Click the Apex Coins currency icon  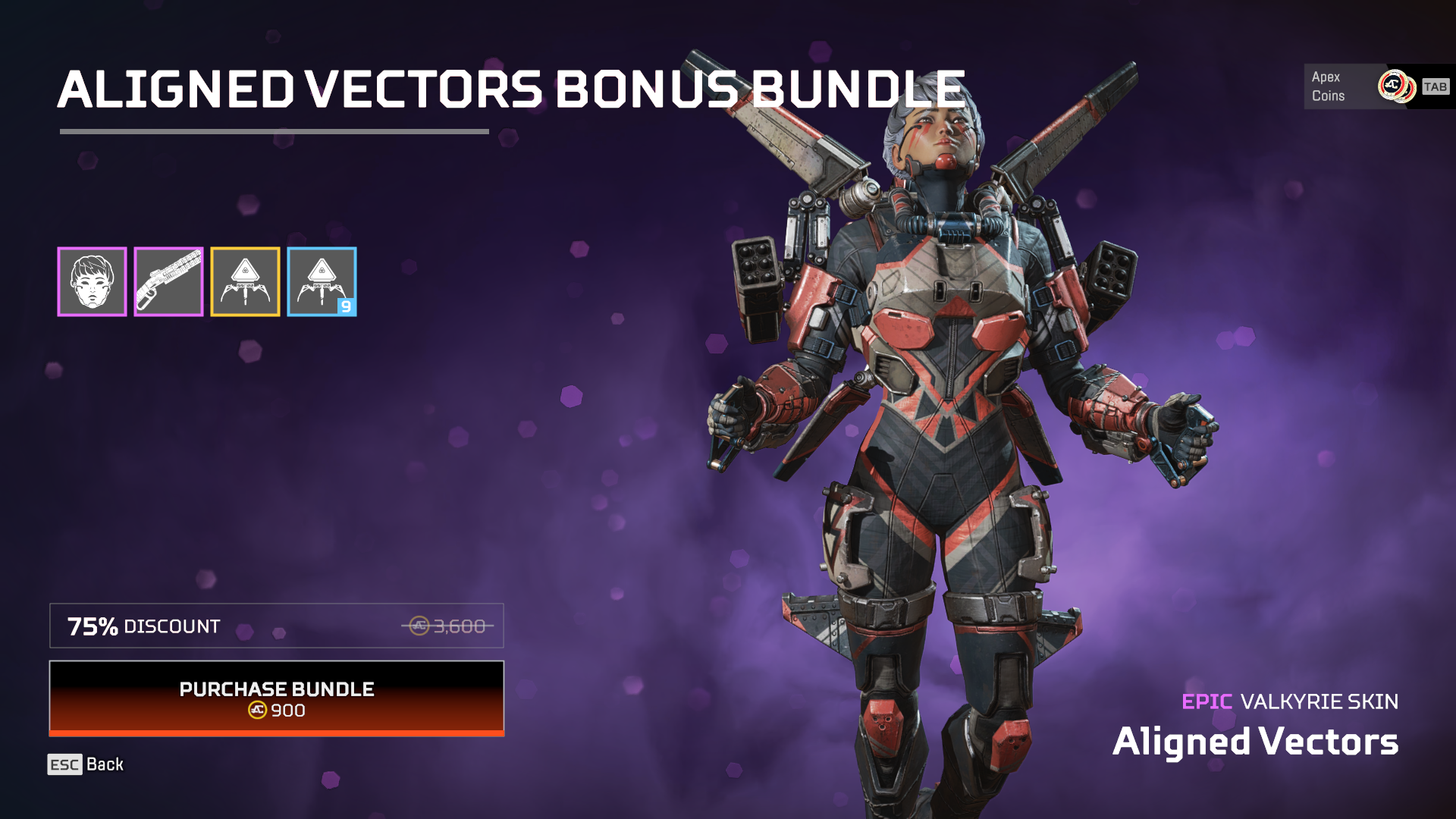pos(1399,86)
